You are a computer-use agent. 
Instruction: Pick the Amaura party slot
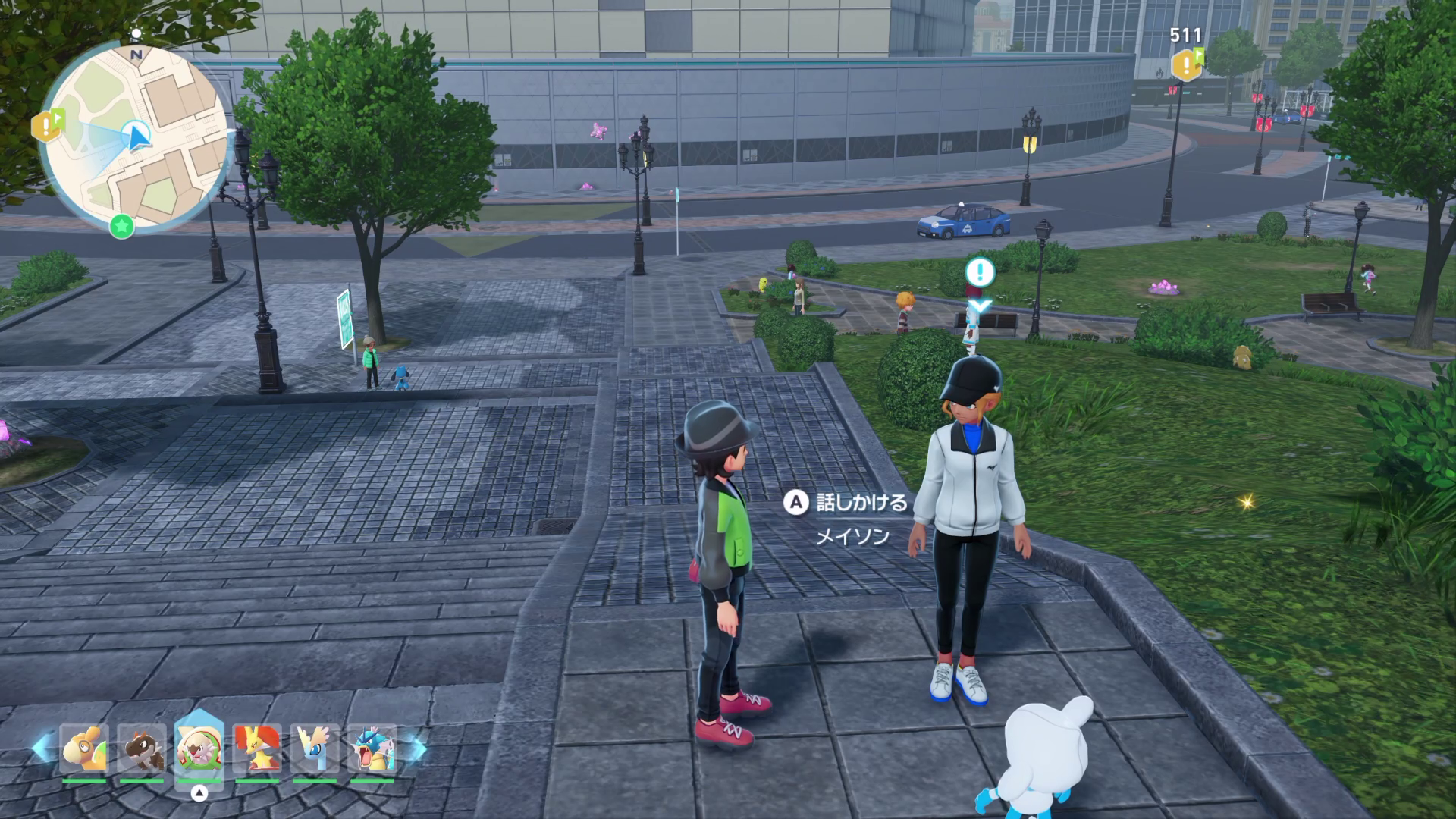coord(314,749)
